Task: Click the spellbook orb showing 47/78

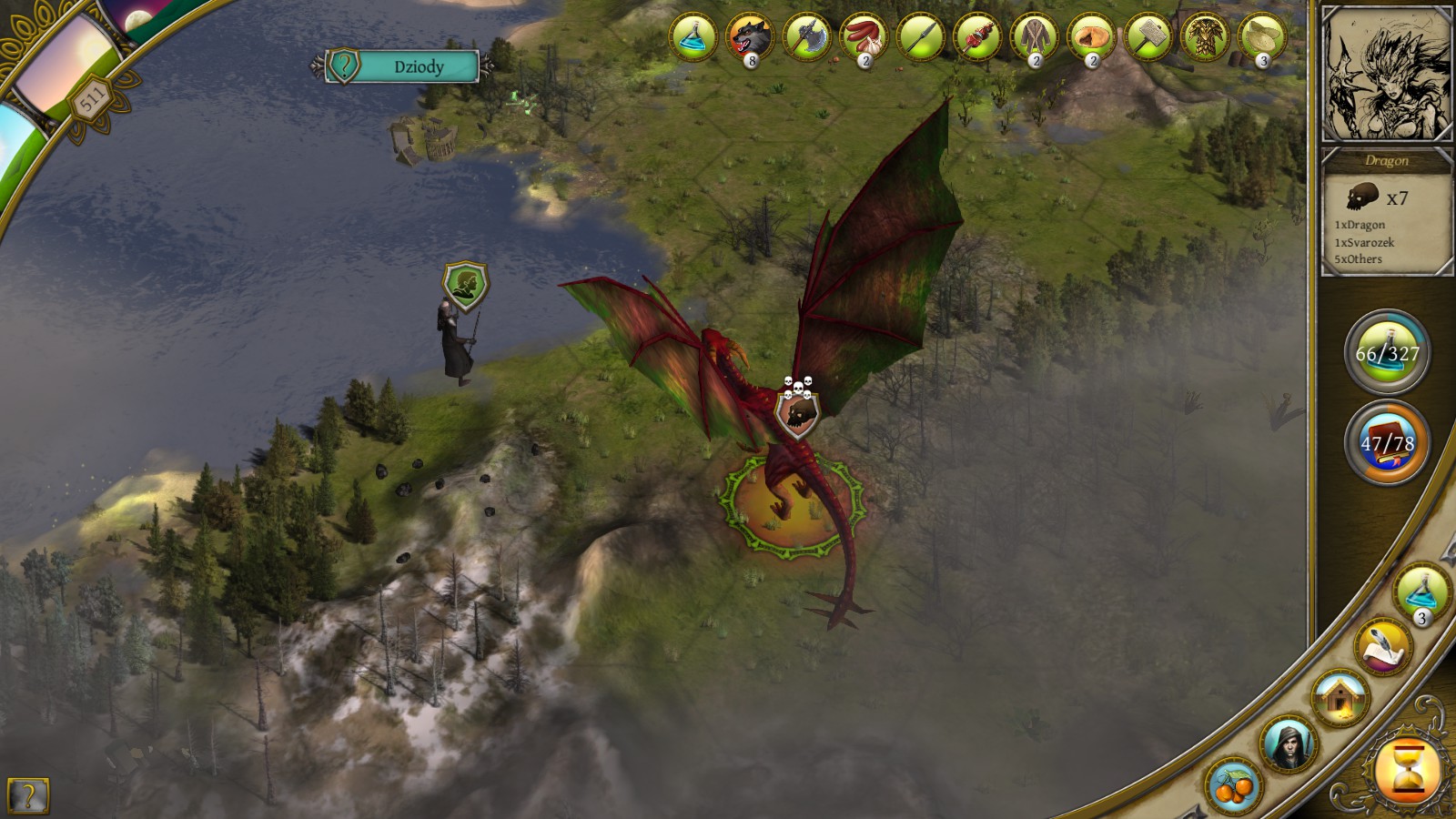Action: (x=1387, y=443)
